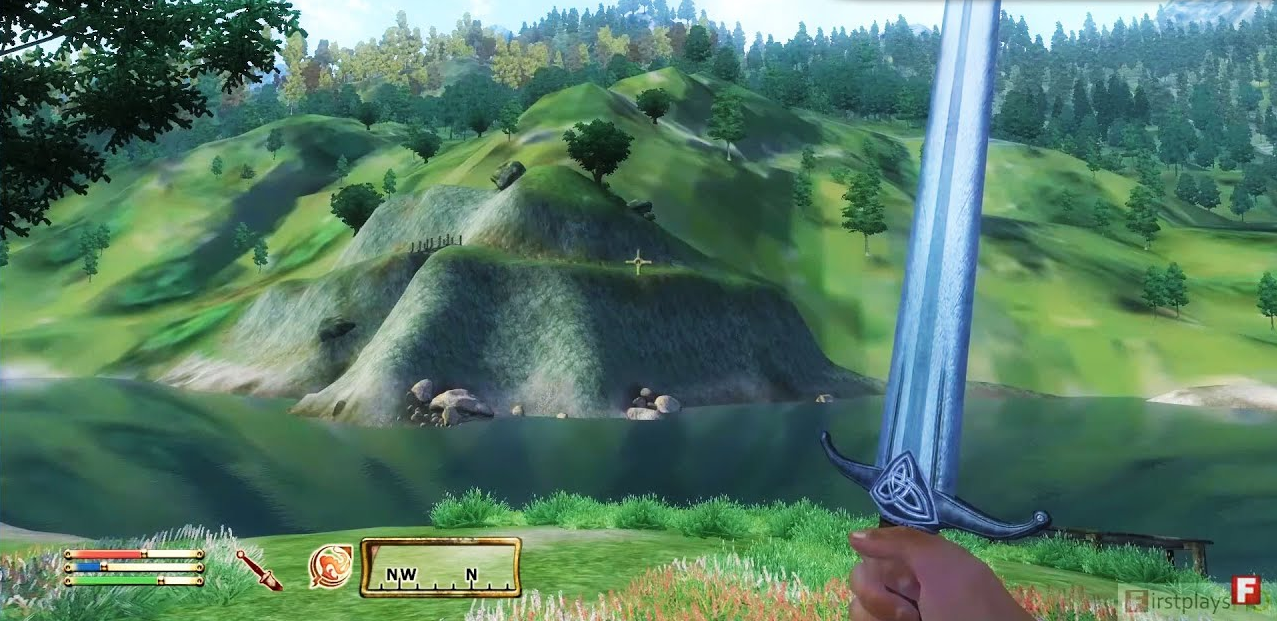The height and width of the screenshot is (621, 1277).
Task: Click the equipped sword weapon icon
Action: [x=259, y=569]
